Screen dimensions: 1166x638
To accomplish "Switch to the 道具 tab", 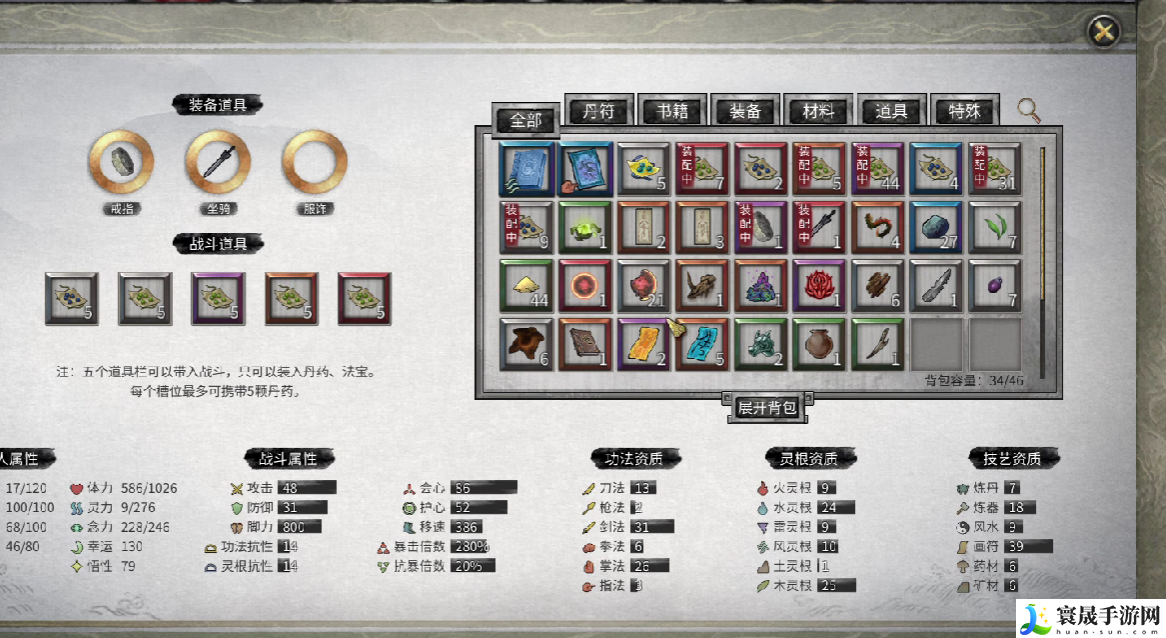I will pyautogui.click(x=891, y=111).
